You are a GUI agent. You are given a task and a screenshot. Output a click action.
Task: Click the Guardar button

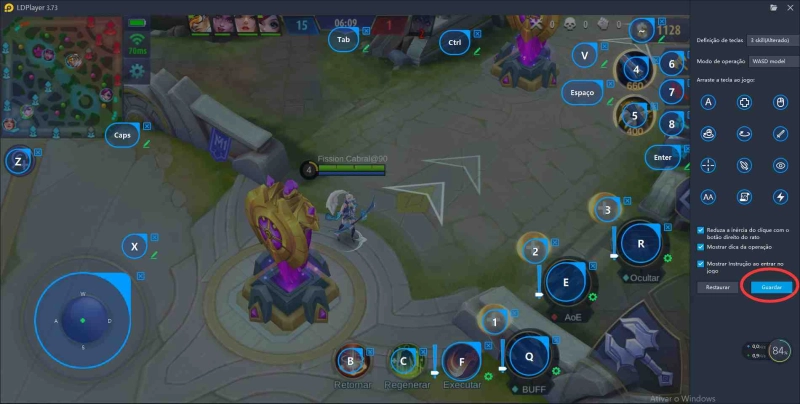(771, 287)
